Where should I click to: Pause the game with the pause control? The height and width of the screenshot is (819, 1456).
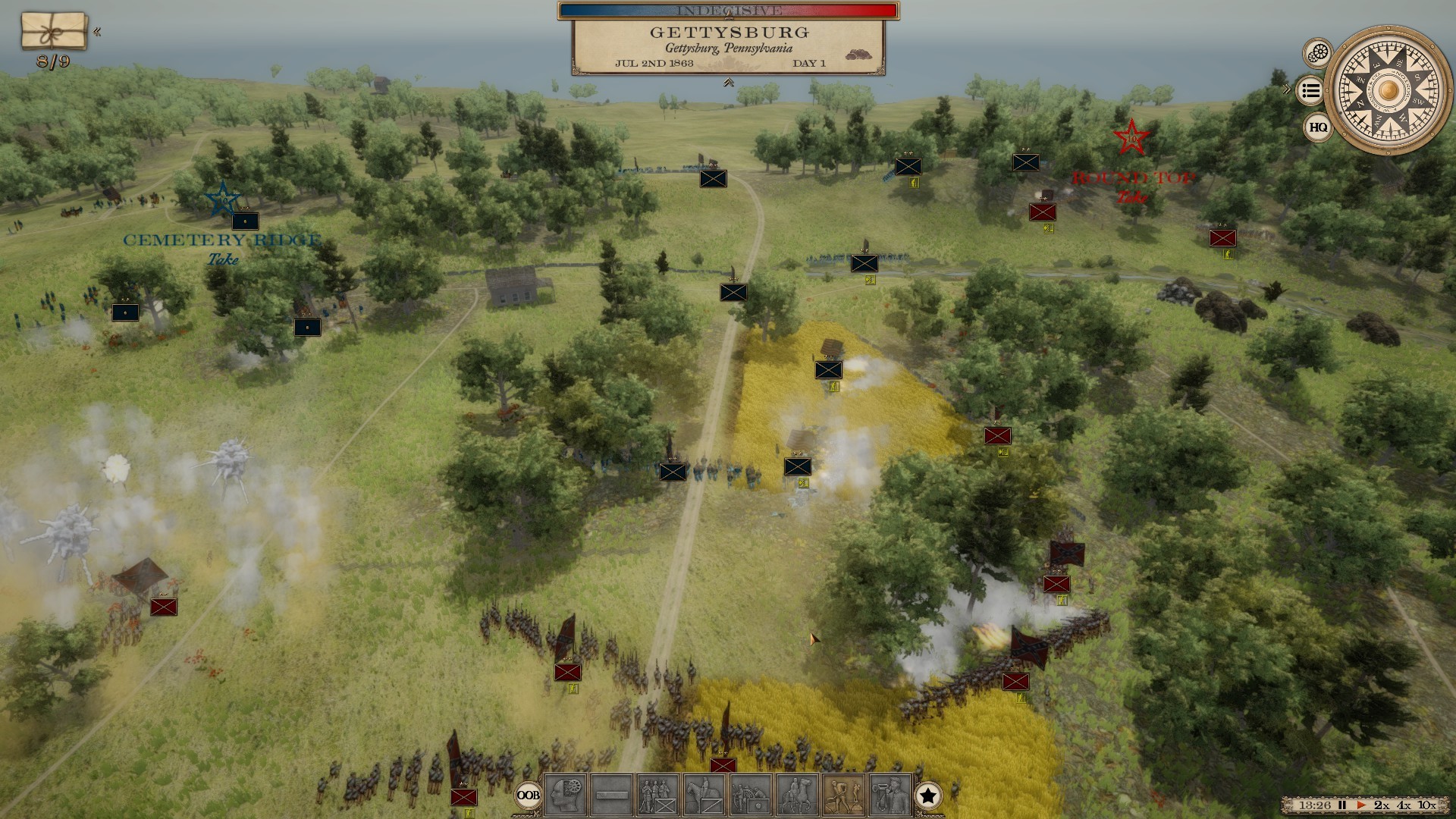coord(1342,805)
